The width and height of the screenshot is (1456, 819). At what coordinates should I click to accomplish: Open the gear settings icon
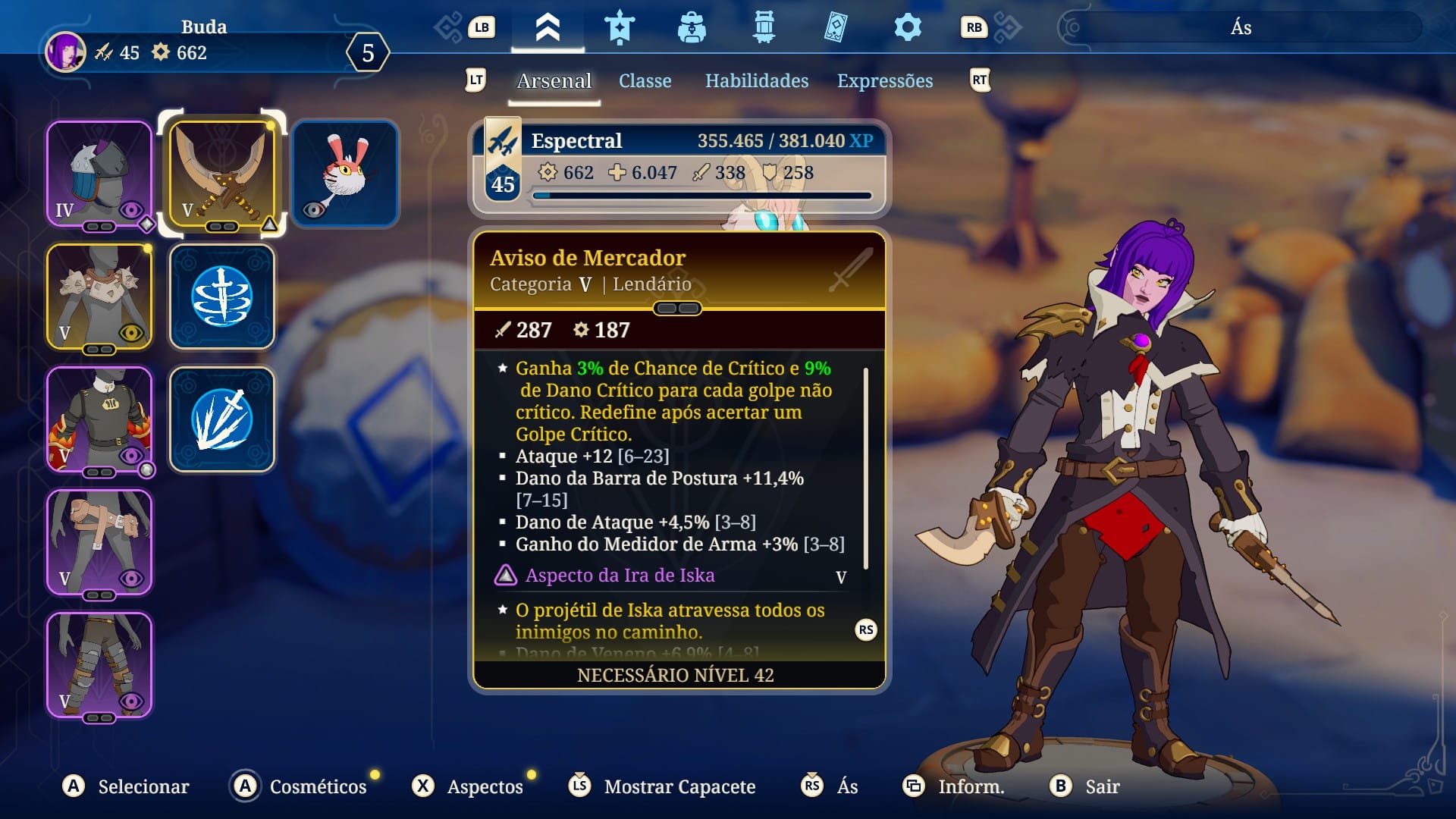[907, 28]
